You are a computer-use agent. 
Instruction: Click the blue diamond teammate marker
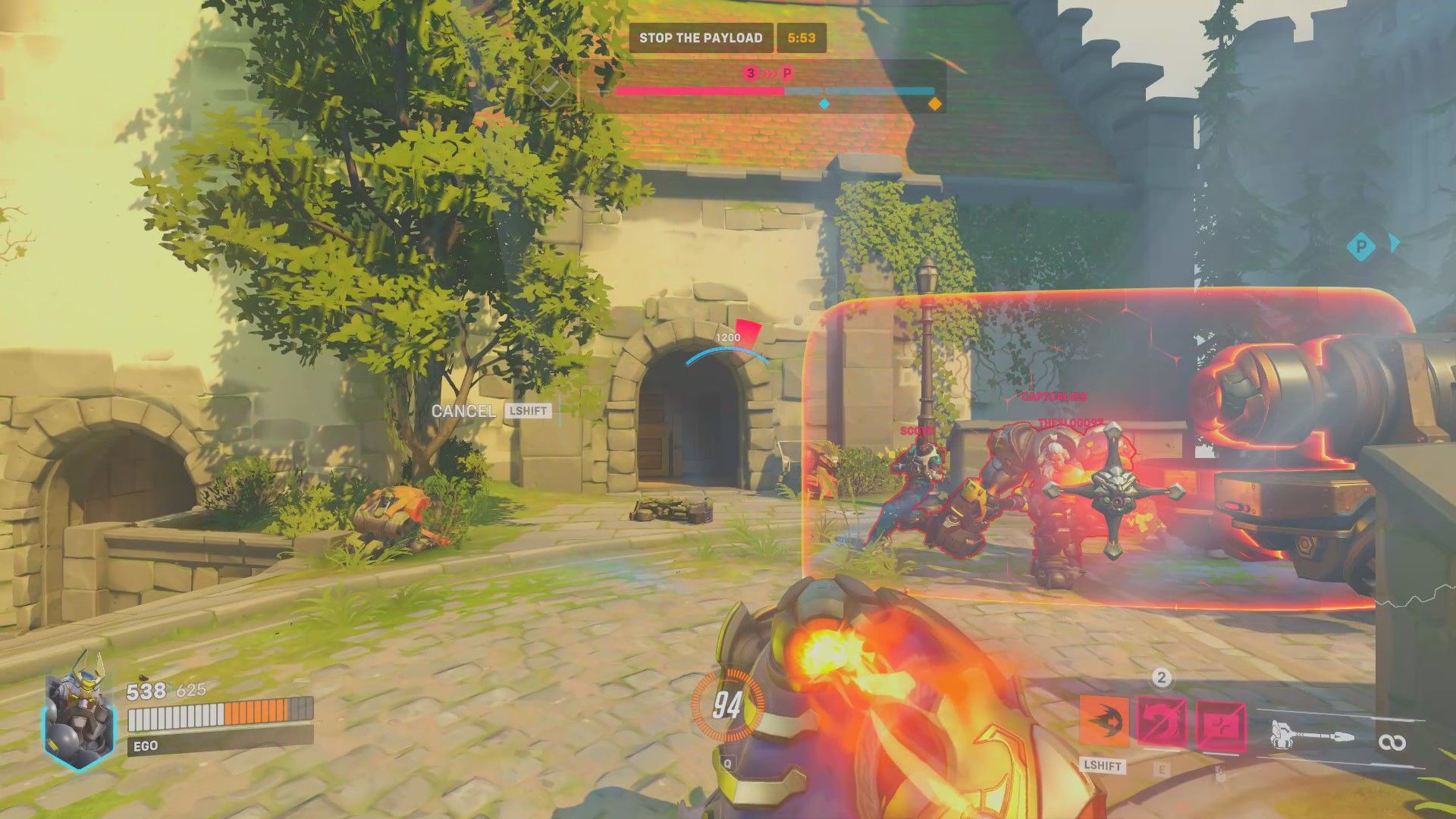click(824, 105)
